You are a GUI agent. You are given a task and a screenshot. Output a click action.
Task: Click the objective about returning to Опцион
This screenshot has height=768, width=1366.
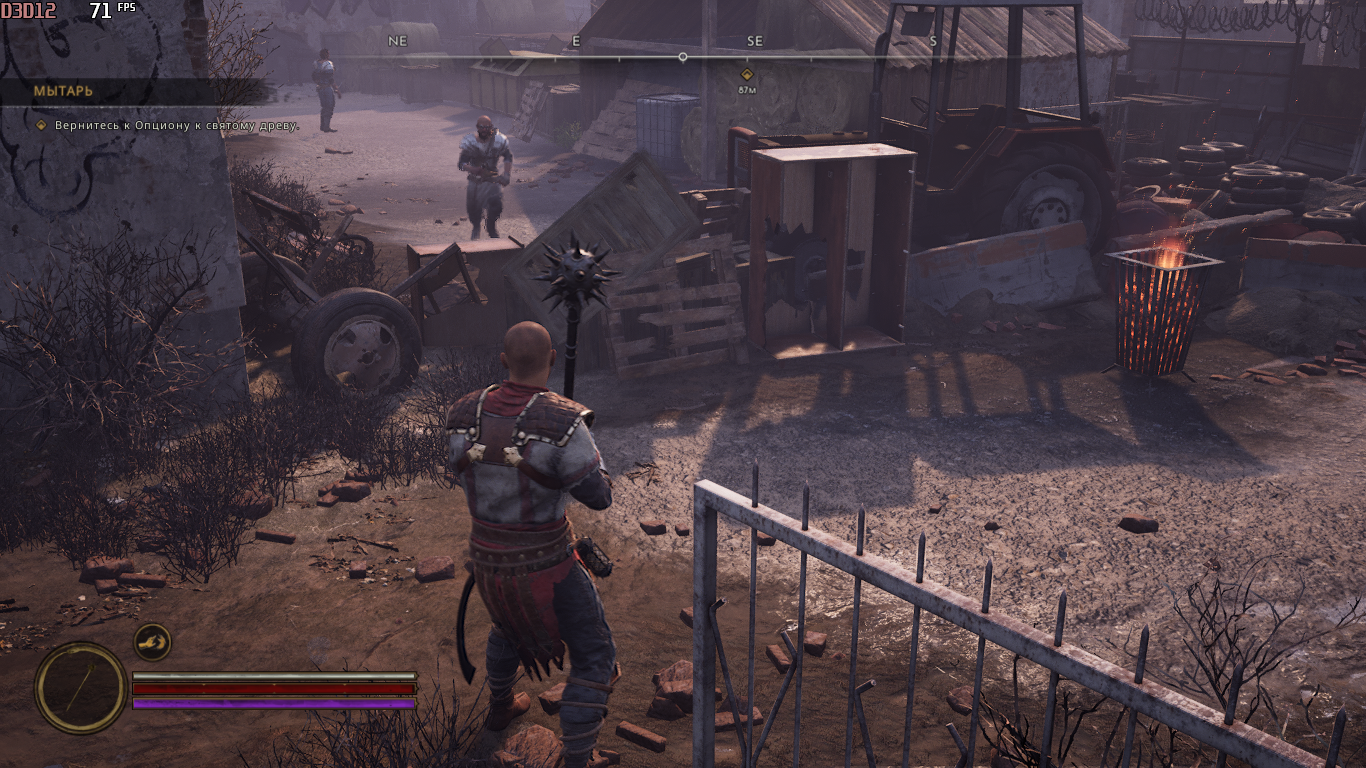coord(167,125)
